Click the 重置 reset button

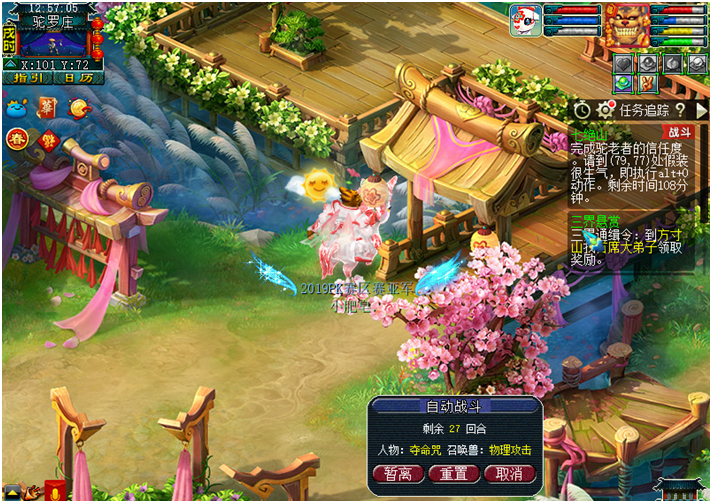[453, 473]
